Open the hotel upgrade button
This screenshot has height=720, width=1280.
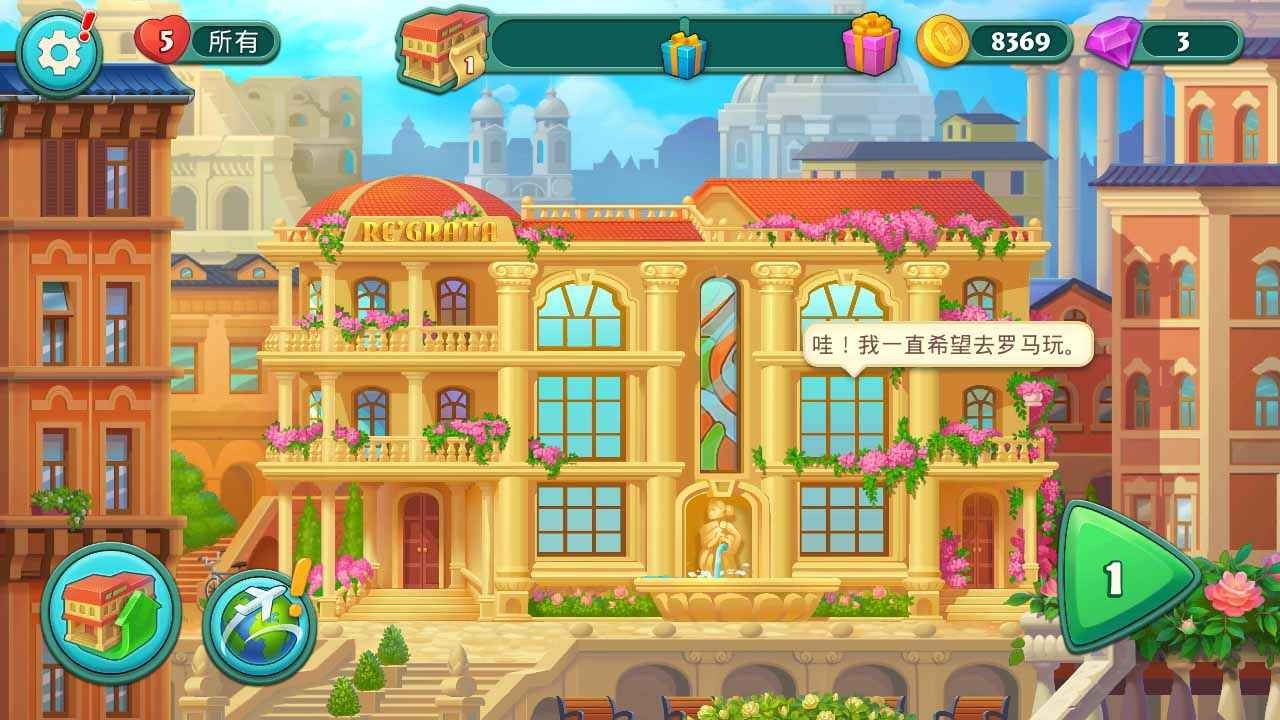click(109, 613)
